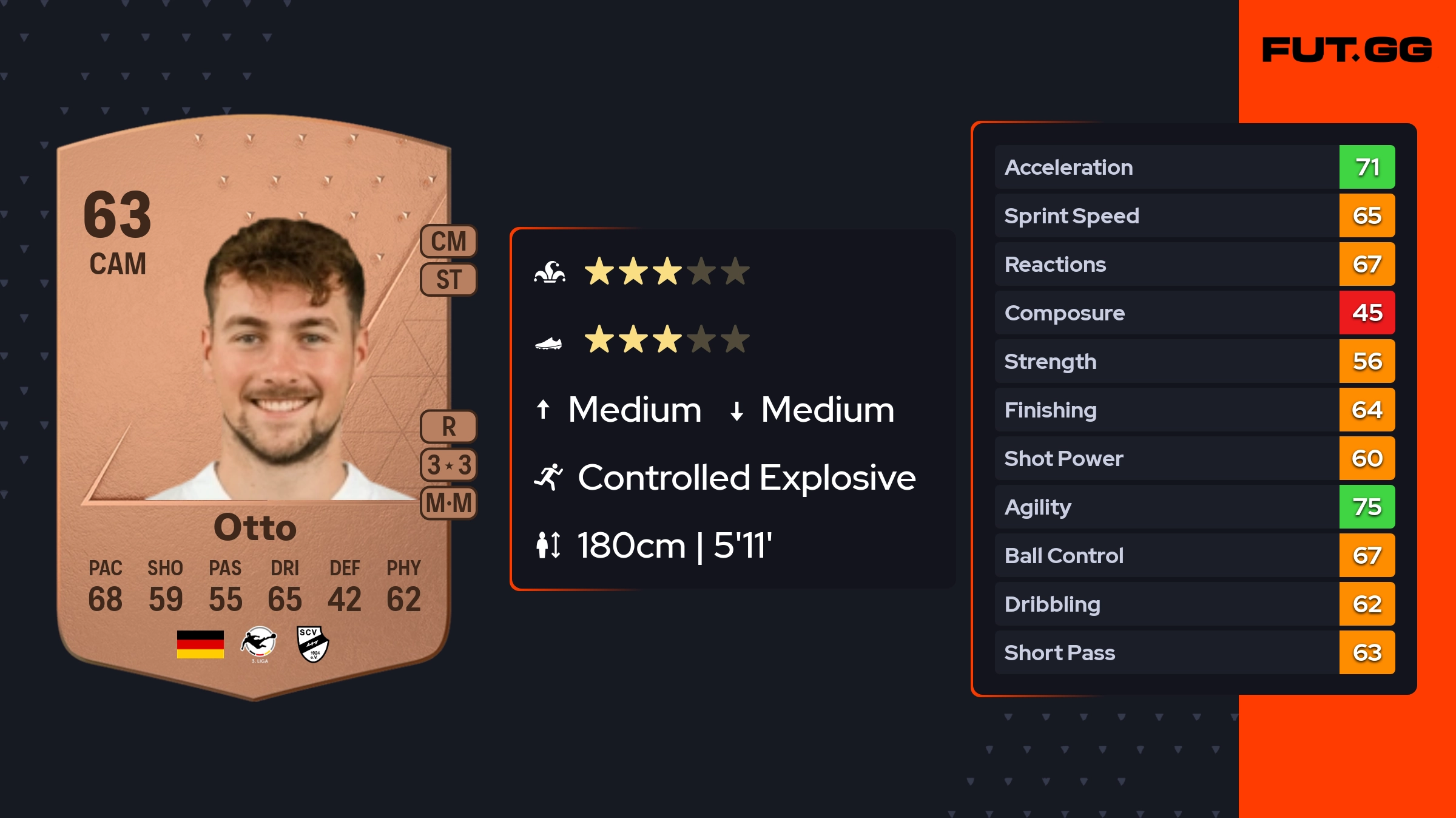The width and height of the screenshot is (1456, 818).
Task: Select the Otto 63 CAM player card
Action: [254, 407]
